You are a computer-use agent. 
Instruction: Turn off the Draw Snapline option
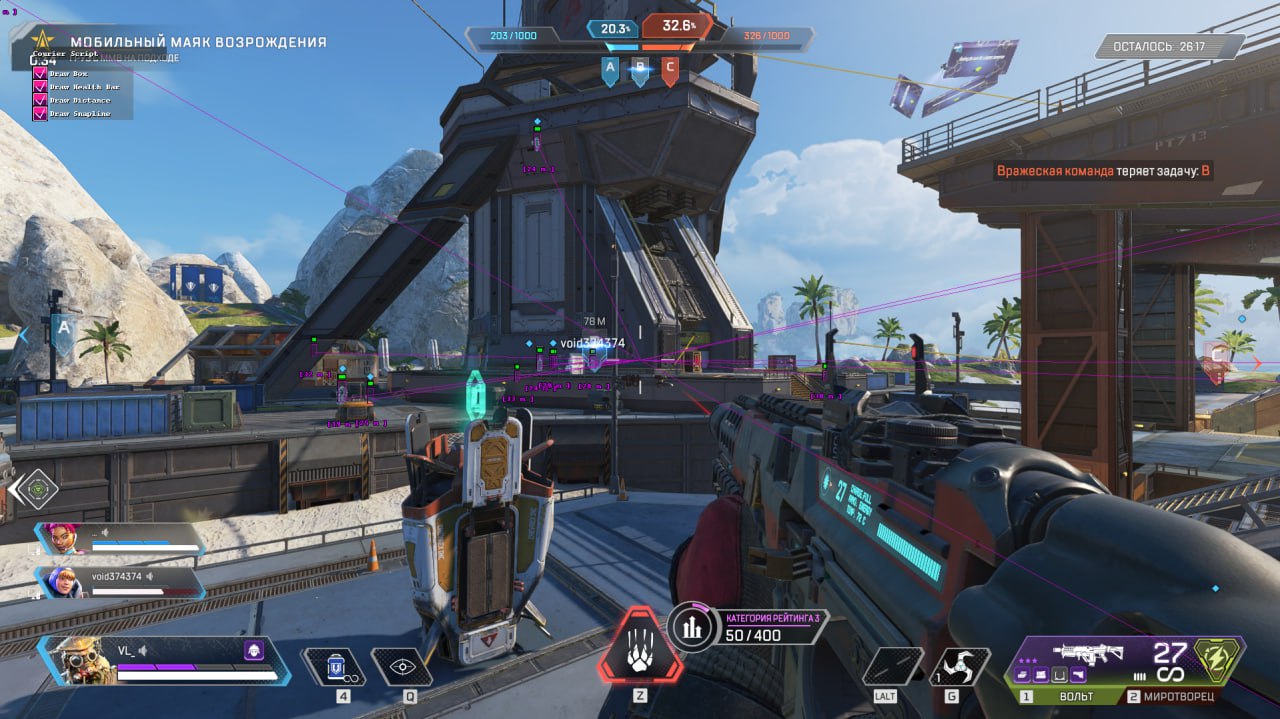click(40, 113)
